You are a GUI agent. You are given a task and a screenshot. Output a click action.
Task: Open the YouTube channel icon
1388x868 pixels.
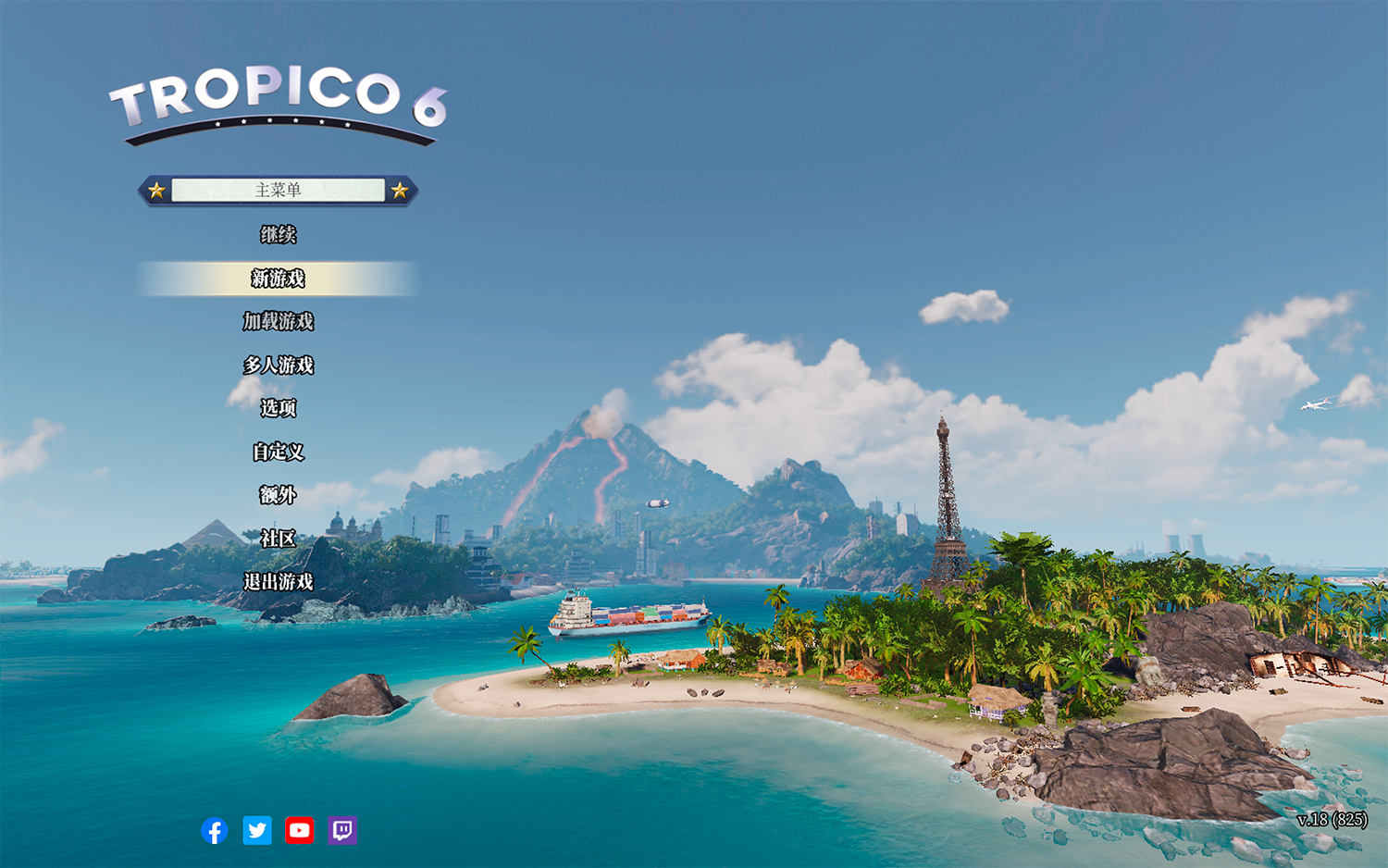[299, 831]
